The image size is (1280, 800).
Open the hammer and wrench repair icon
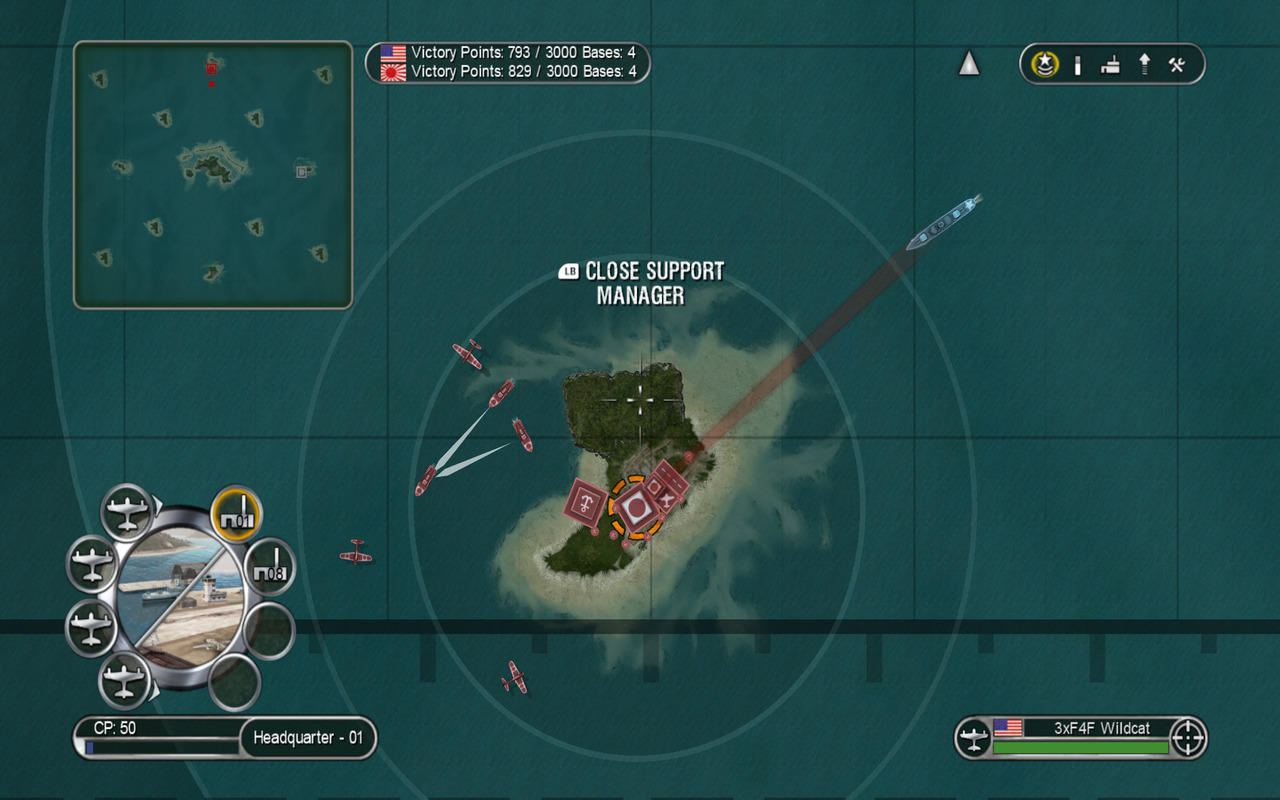point(1177,65)
